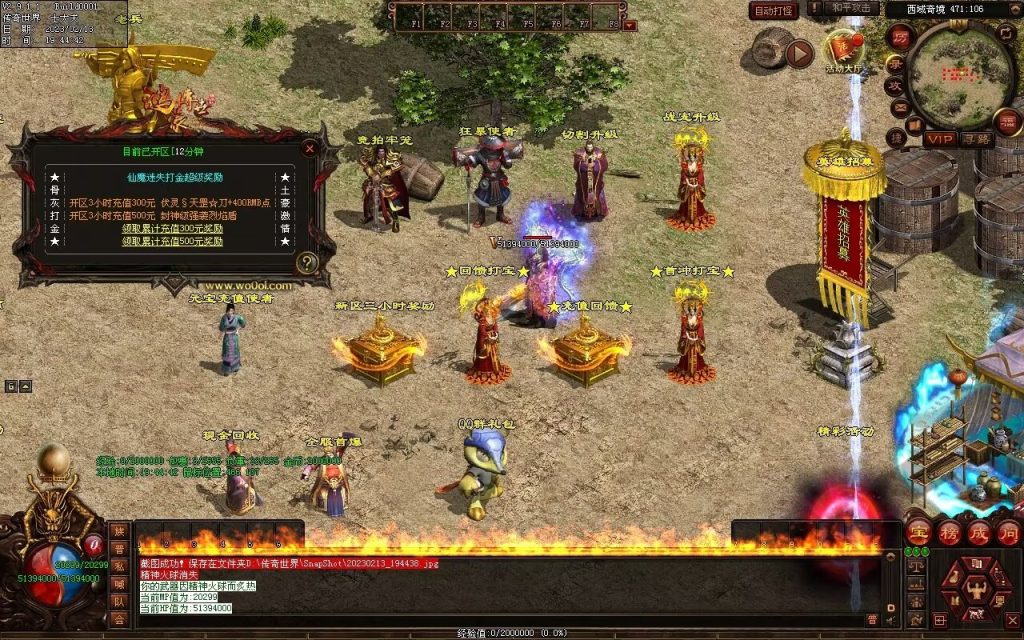Open the 成 achievement round button
1024x640 pixels.
point(979,532)
